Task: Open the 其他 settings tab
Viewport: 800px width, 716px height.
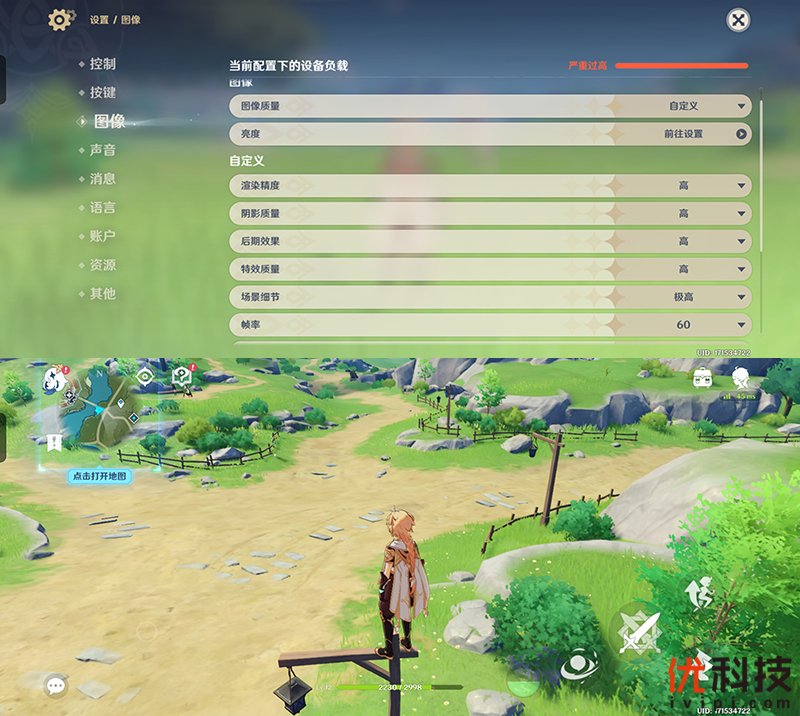Action: pyautogui.click(x=102, y=294)
